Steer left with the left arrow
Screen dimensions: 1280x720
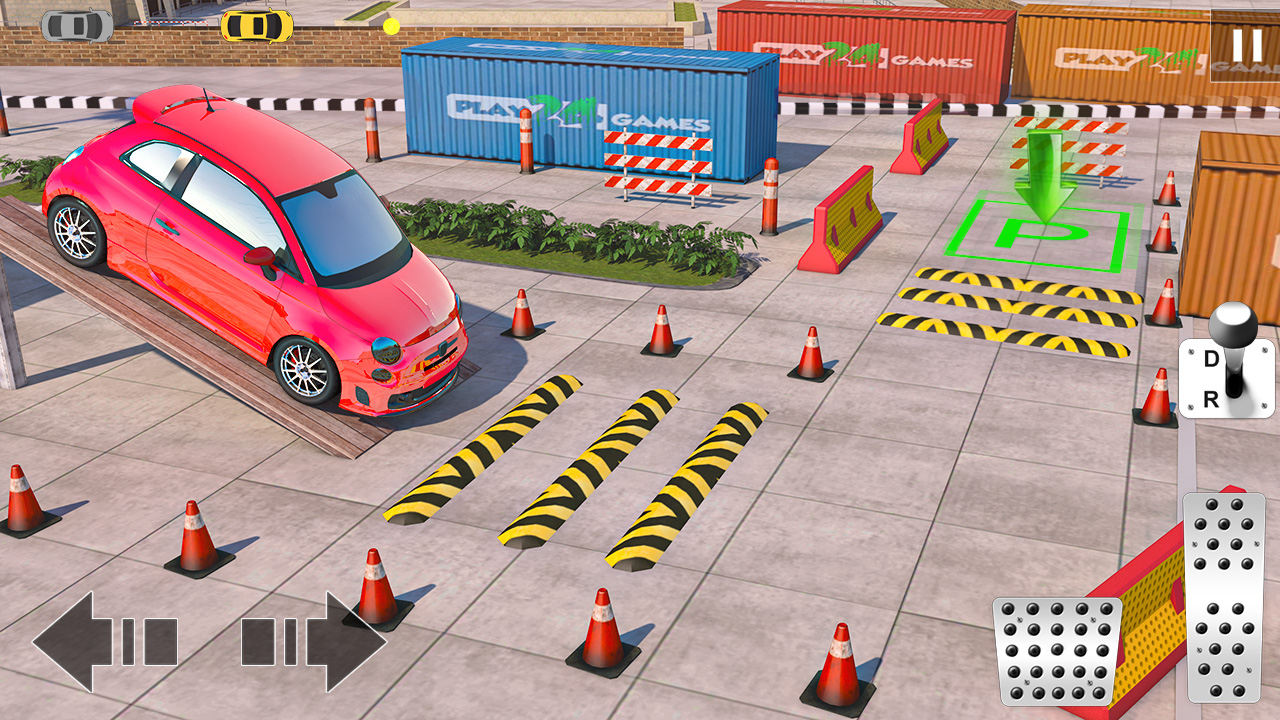coord(105,642)
